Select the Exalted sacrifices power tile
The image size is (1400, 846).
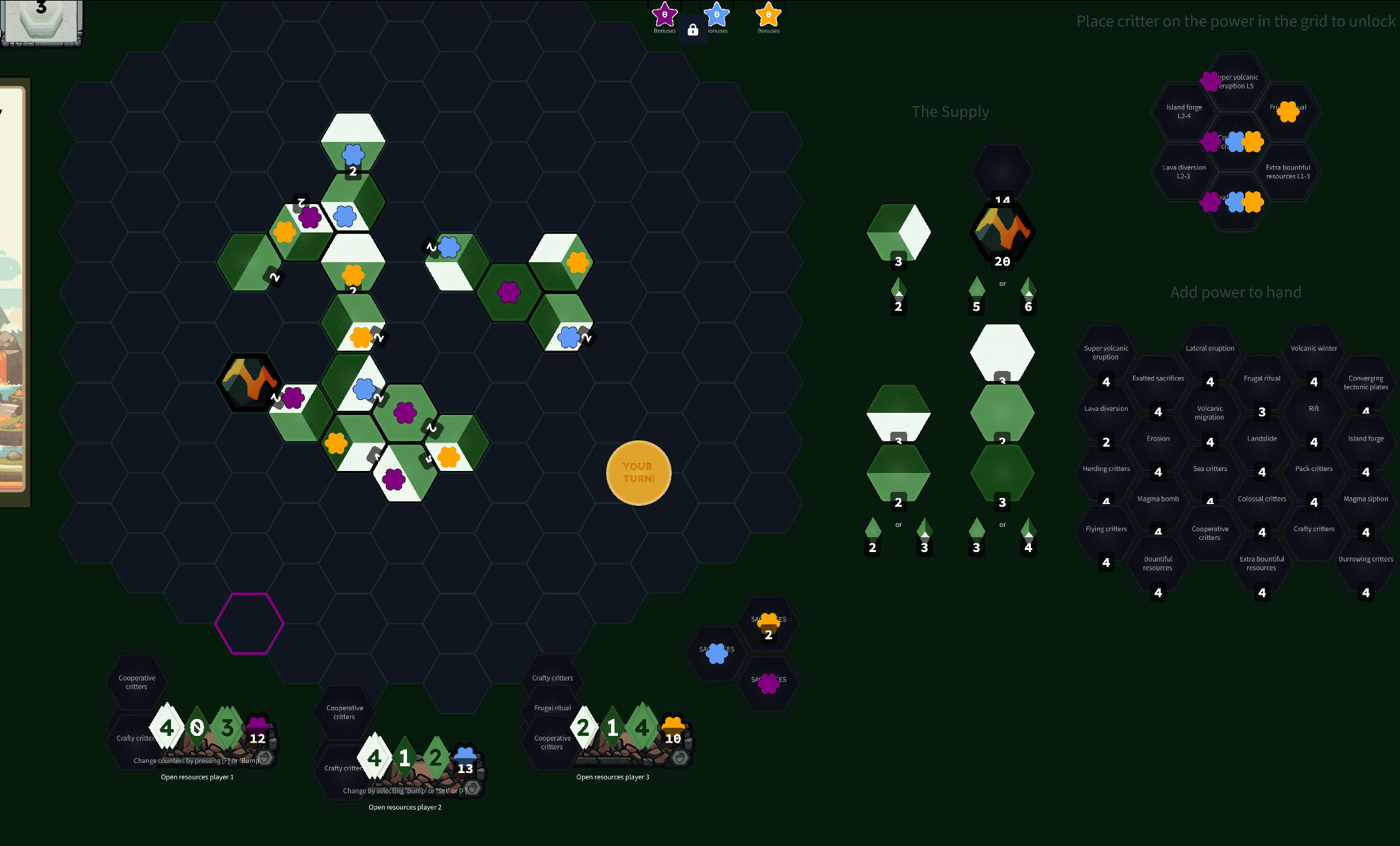(x=1158, y=385)
